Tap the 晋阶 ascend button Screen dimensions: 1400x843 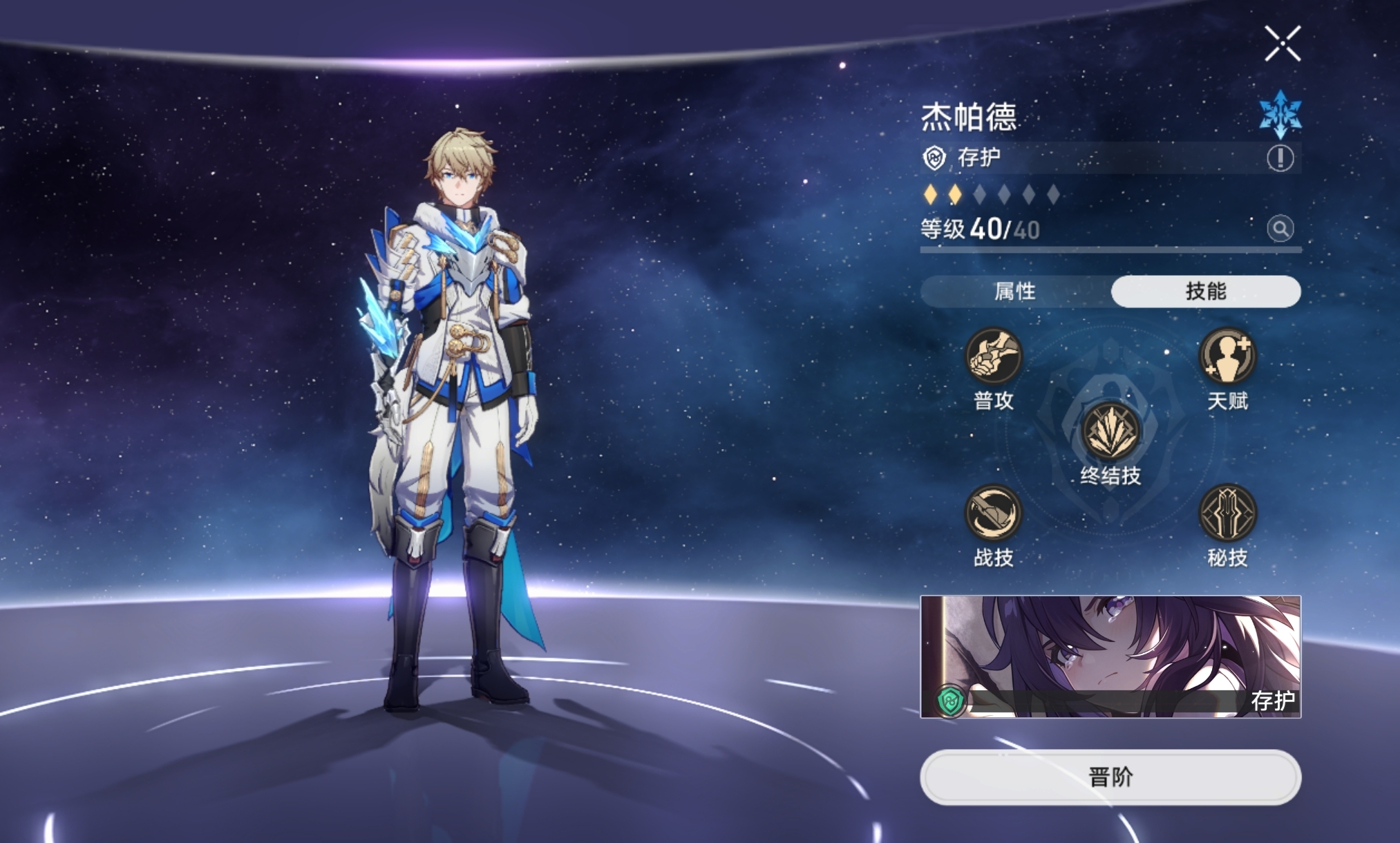[1110, 777]
